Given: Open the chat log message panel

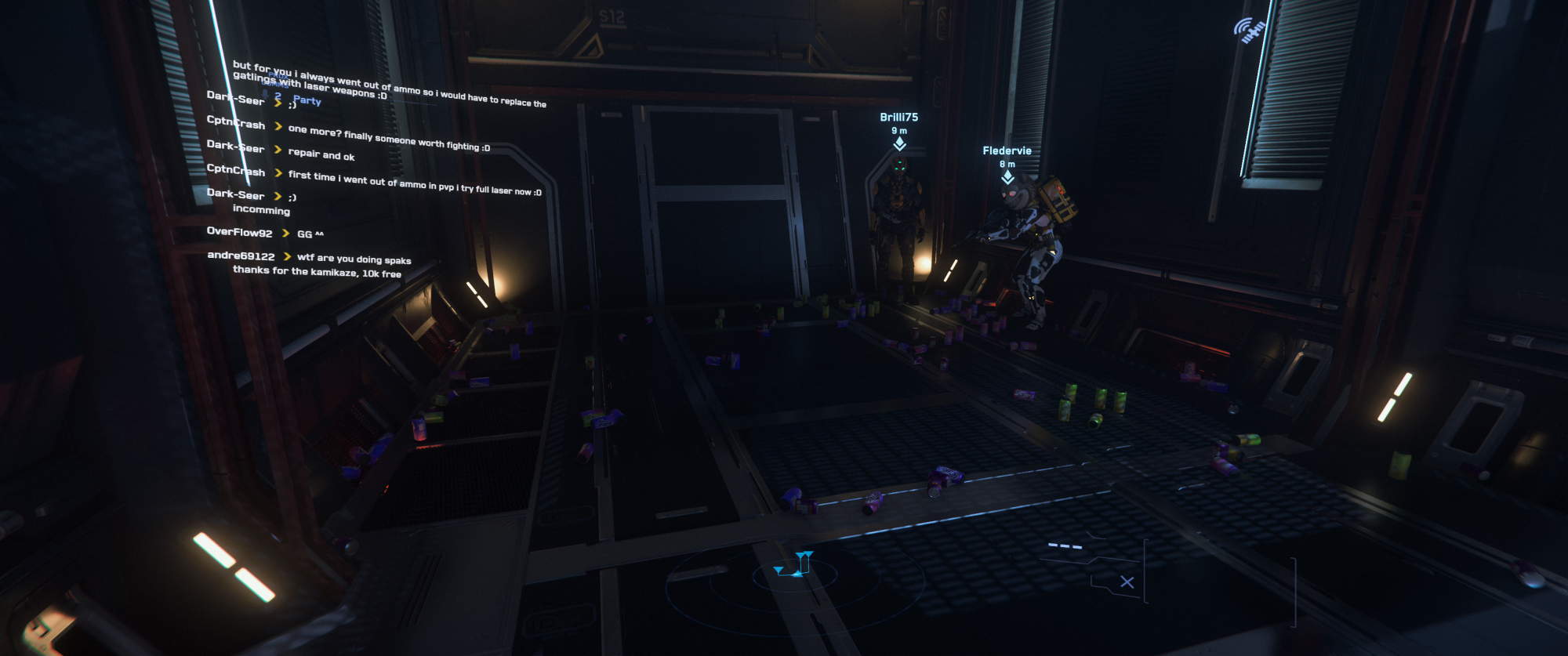Looking at the screenshot, I should 368,172.
